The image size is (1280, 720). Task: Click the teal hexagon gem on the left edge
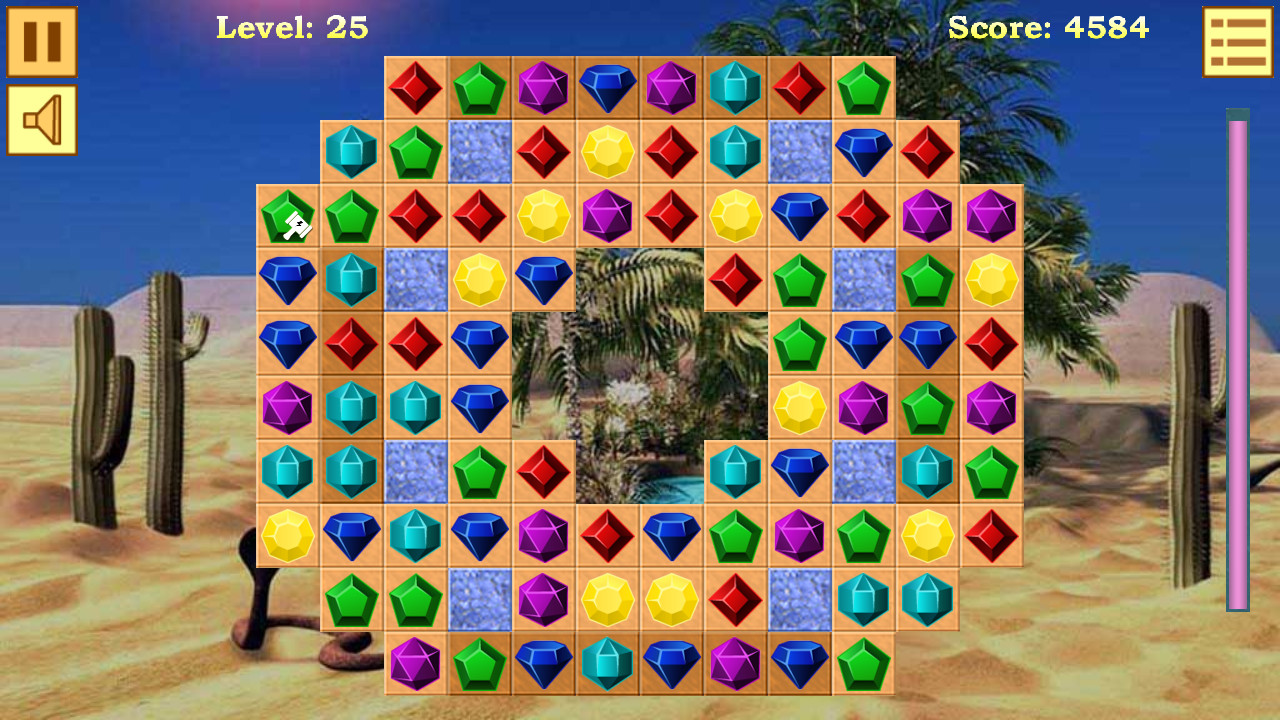(x=288, y=472)
